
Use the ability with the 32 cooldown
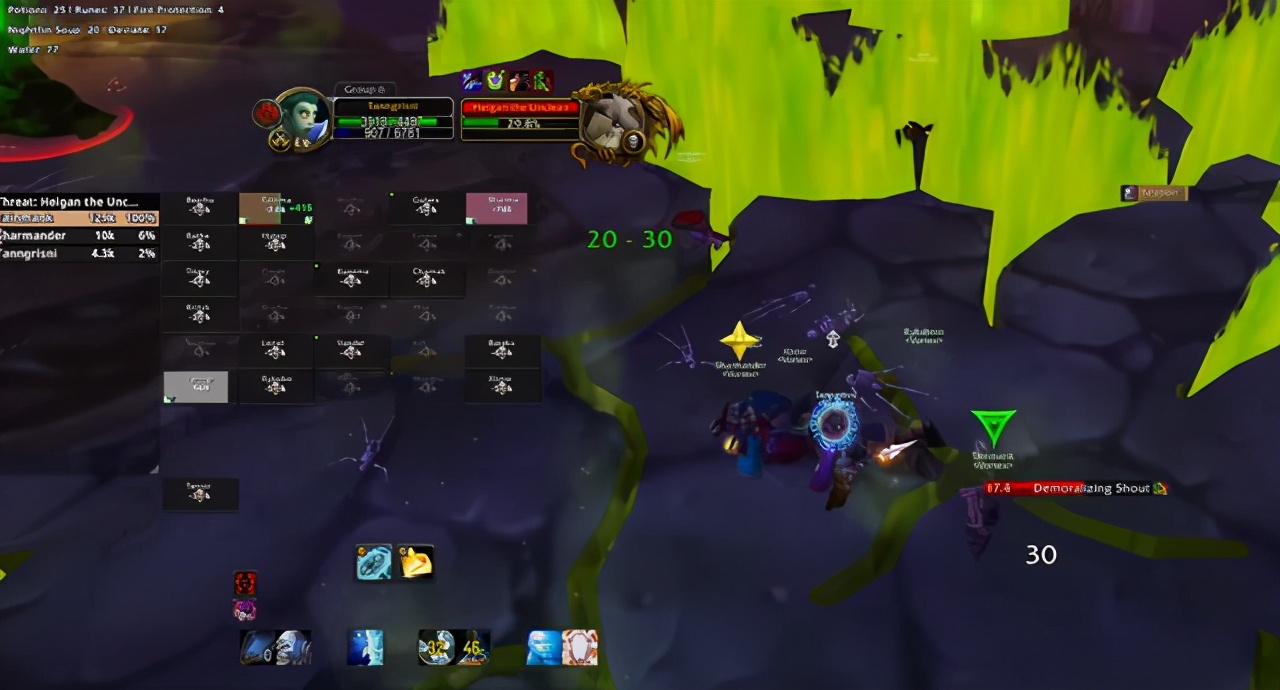[x=436, y=648]
